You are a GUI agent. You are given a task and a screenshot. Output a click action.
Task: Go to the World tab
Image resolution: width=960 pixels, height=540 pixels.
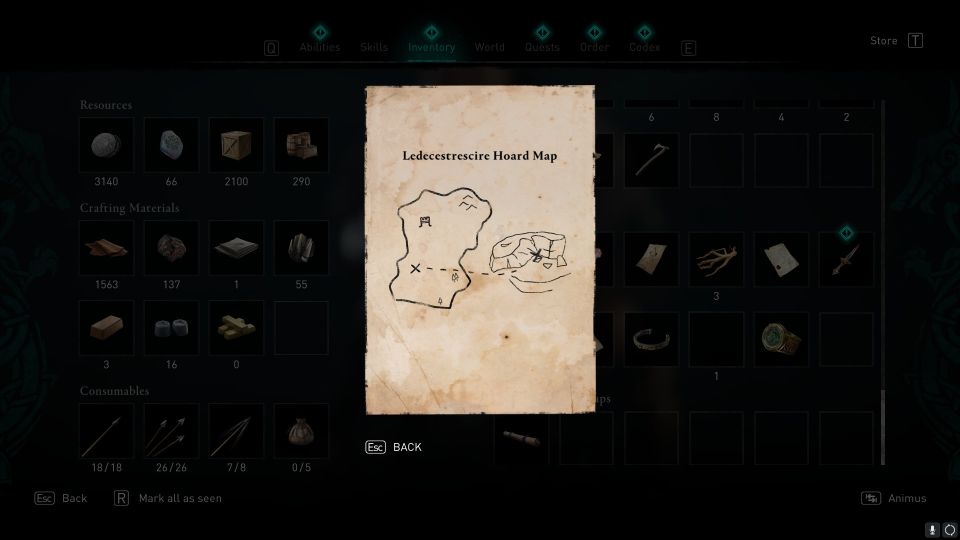coord(490,47)
